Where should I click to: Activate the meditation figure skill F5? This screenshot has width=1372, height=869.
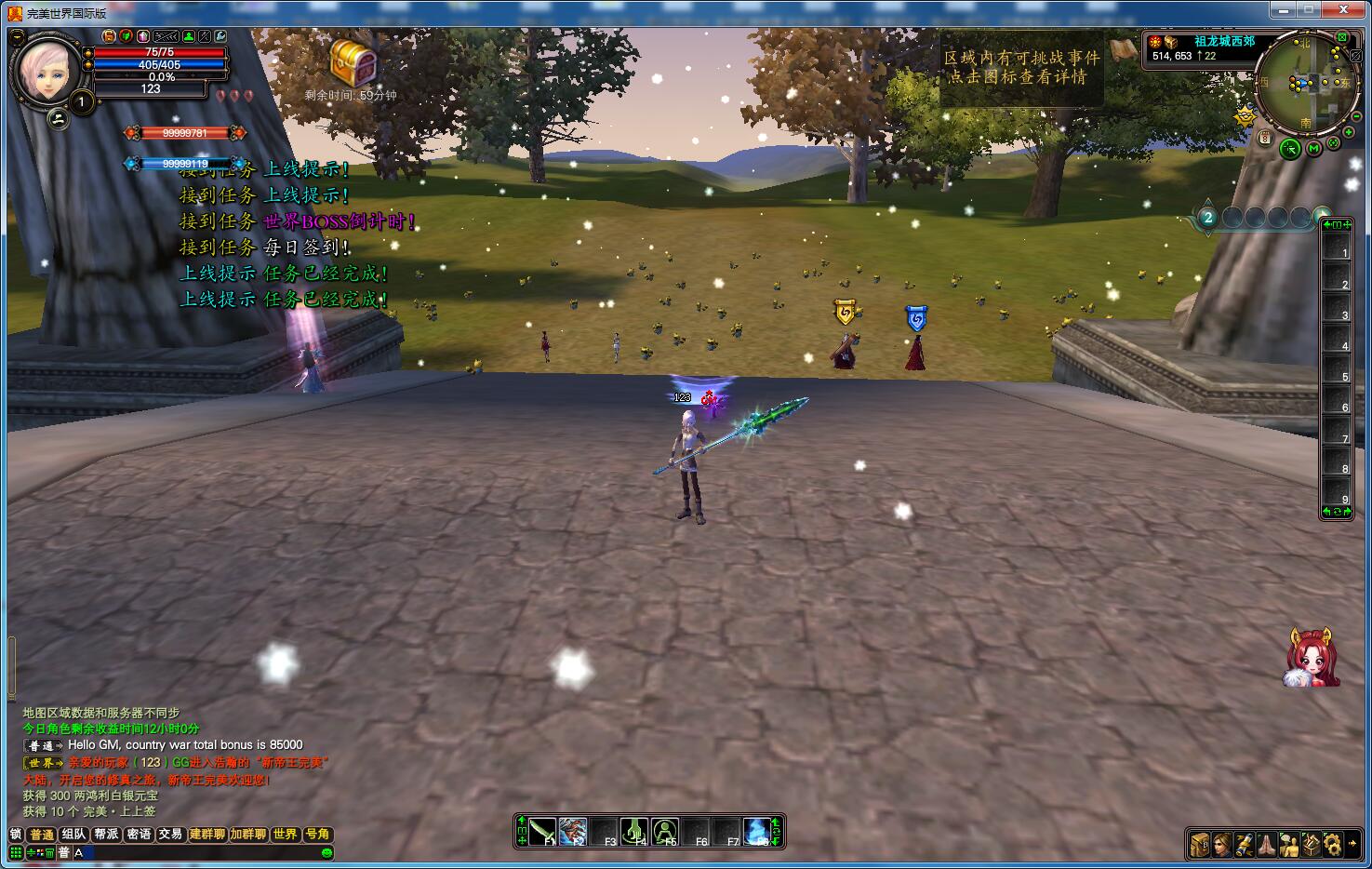coord(665,831)
